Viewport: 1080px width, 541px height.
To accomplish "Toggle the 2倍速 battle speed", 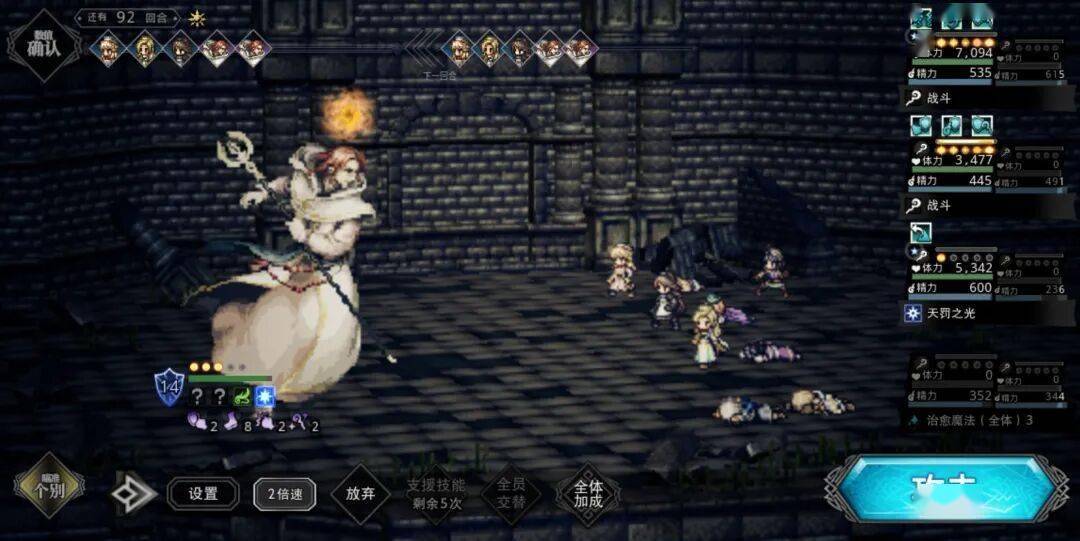I will (284, 493).
